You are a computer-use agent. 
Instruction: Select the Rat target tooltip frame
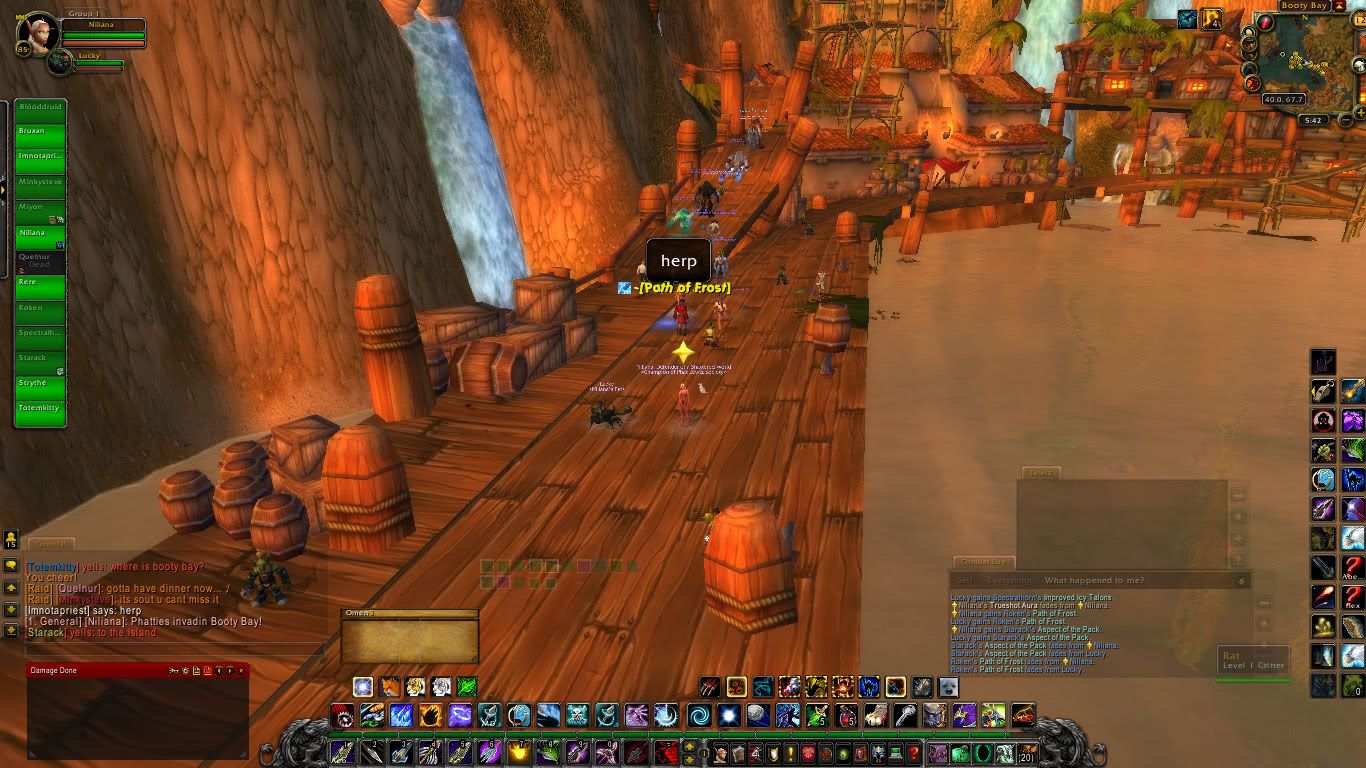pos(1252,660)
